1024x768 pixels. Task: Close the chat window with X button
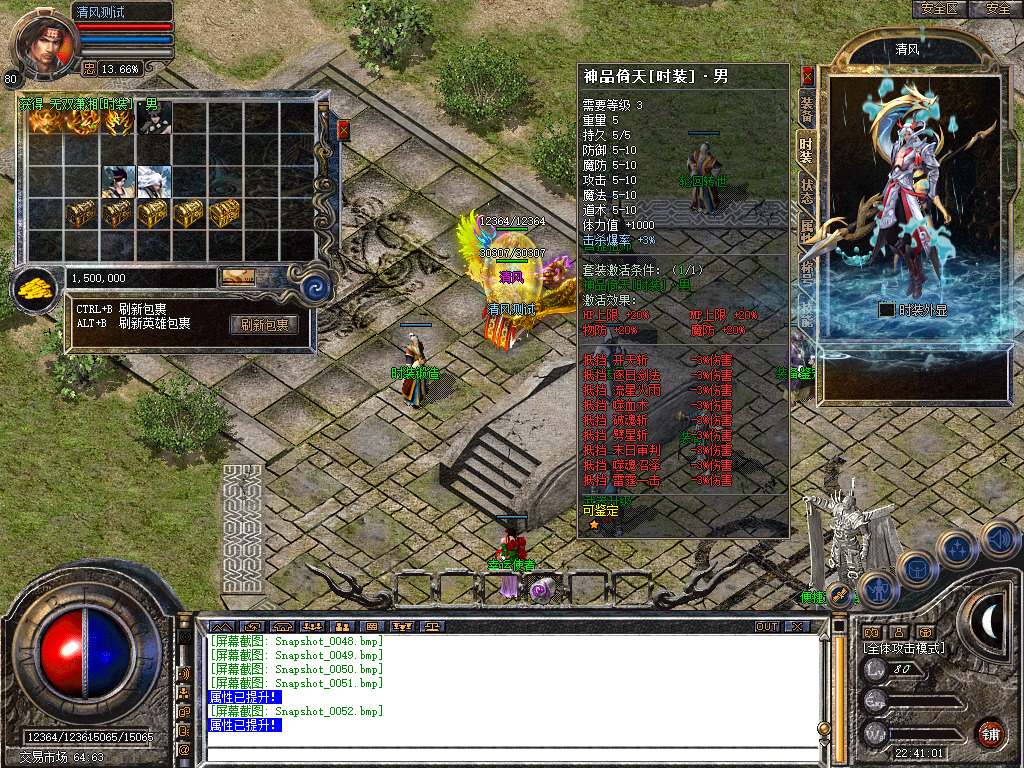796,626
